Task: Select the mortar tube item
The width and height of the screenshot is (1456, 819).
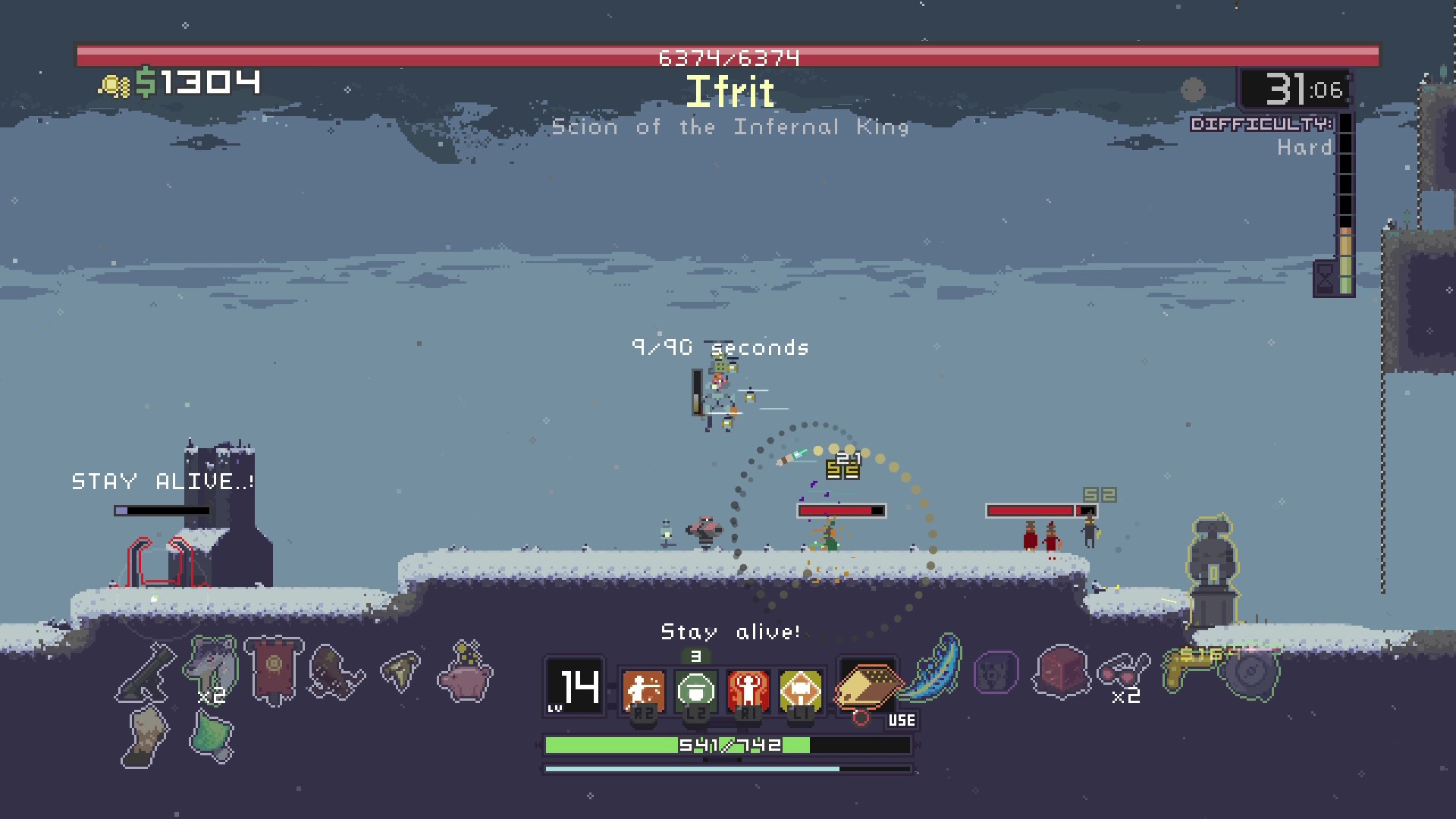Action: pyautogui.click(x=145, y=672)
